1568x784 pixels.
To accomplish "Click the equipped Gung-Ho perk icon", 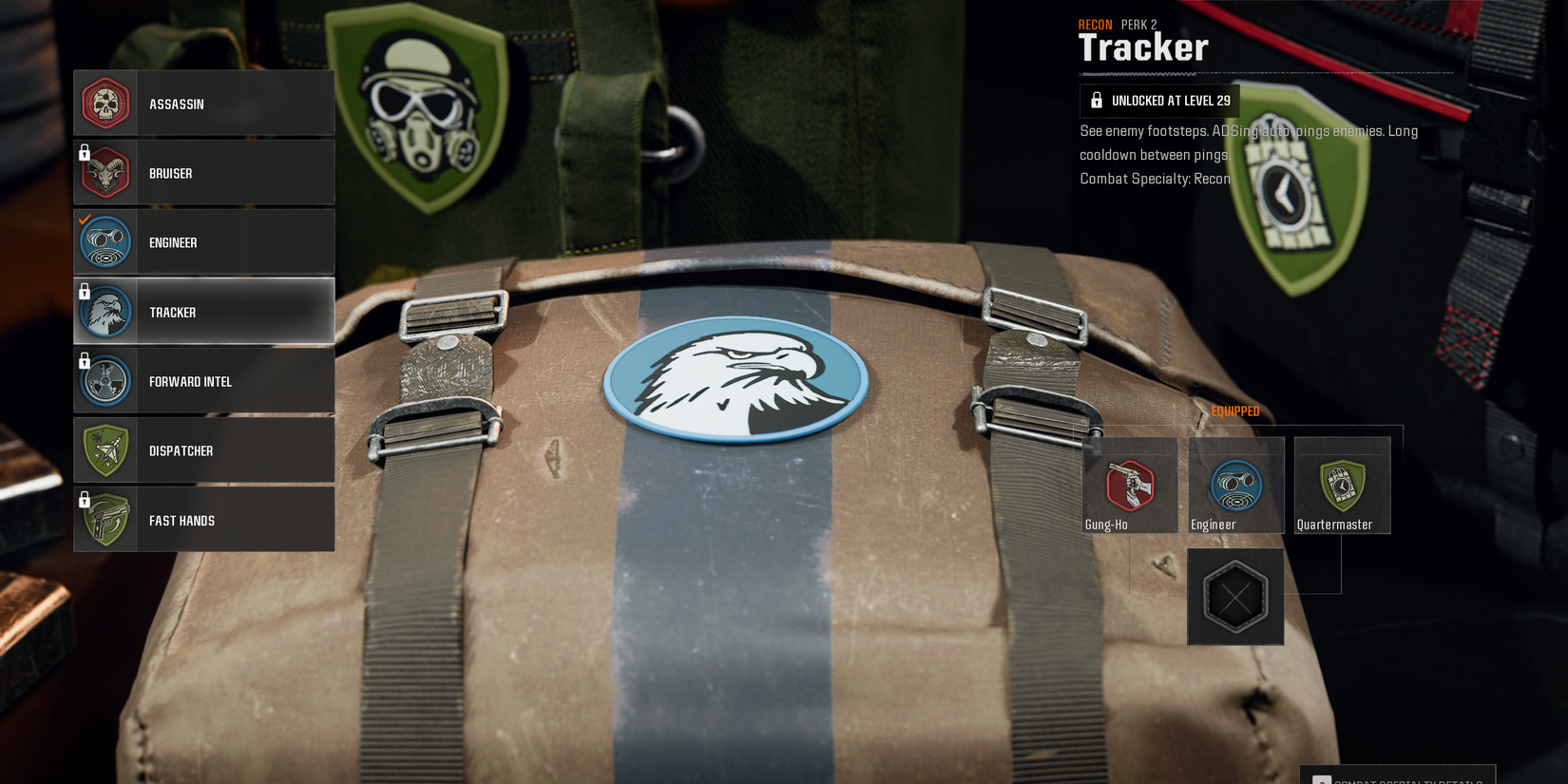I will pos(1129,485).
